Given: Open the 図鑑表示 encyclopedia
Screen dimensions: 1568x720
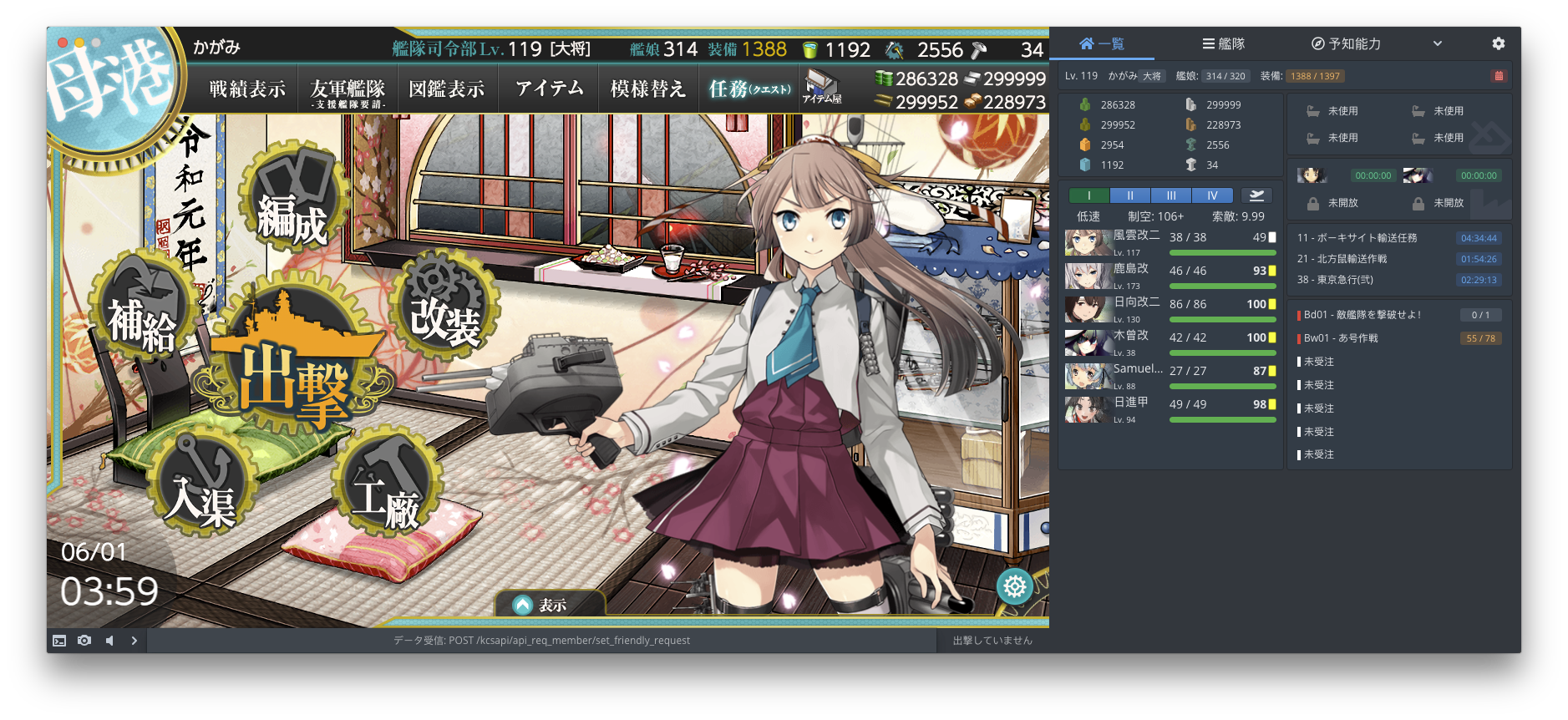Looking at the screenshot, I should point(447,89).
